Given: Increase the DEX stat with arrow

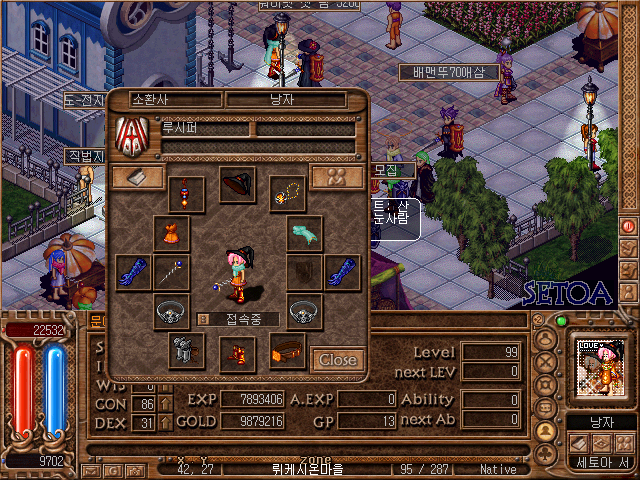Looking at the screenshot, I should click(x=164, y=423).
